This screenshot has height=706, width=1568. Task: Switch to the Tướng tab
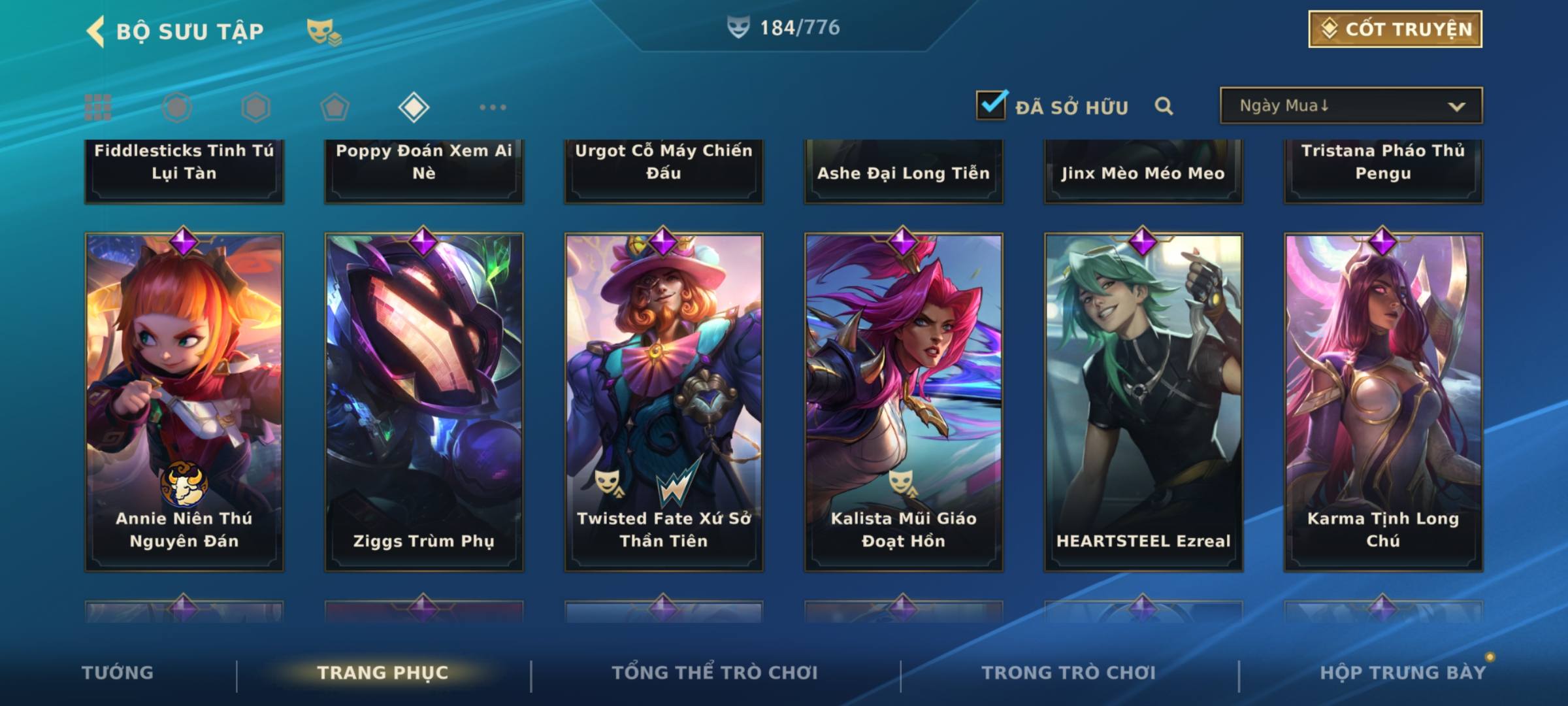118,673
